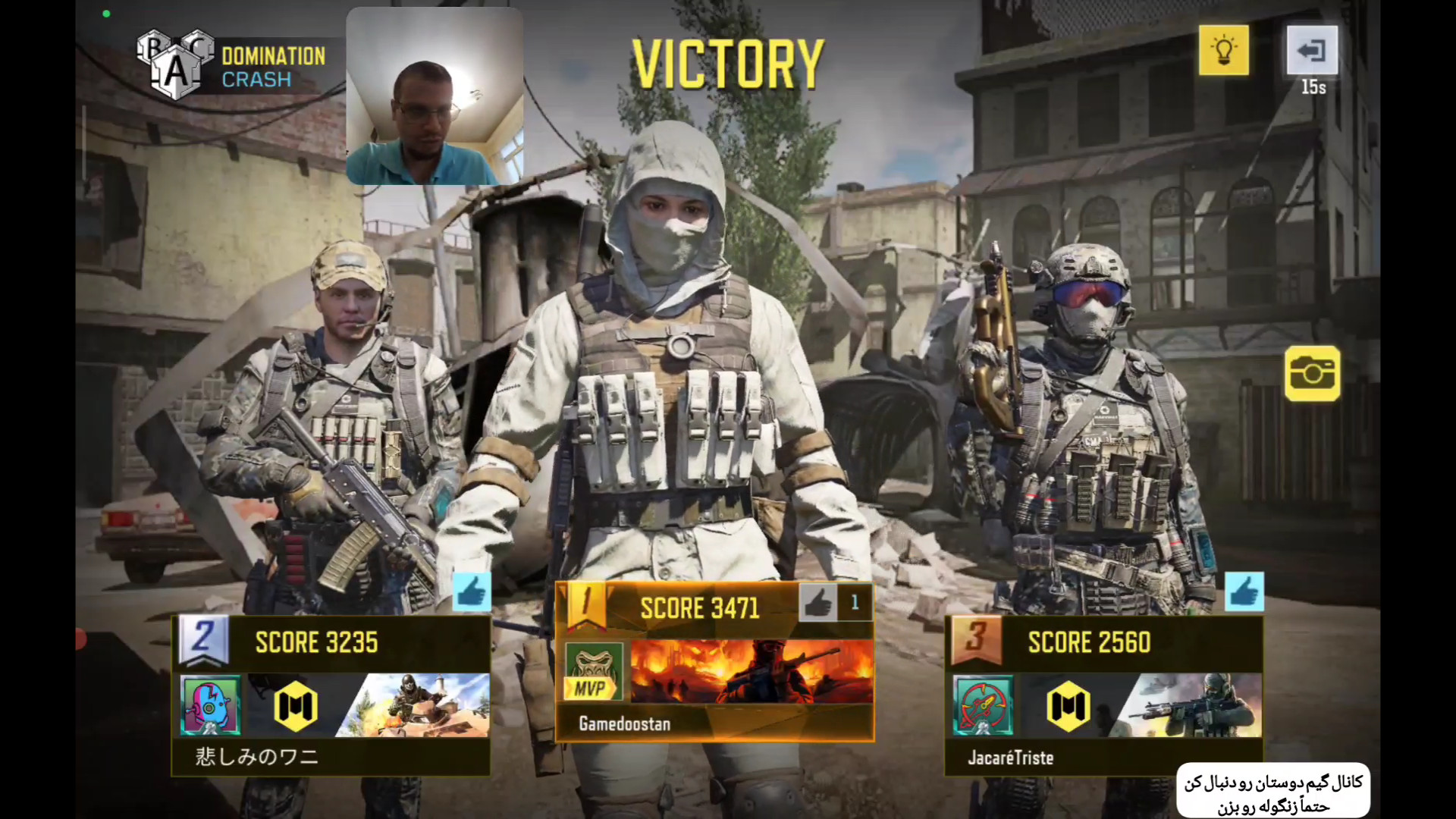Click the streamer's webcam overlay
The width and height of the screenshot is (1456, 819).
click(x=434, y=96)
